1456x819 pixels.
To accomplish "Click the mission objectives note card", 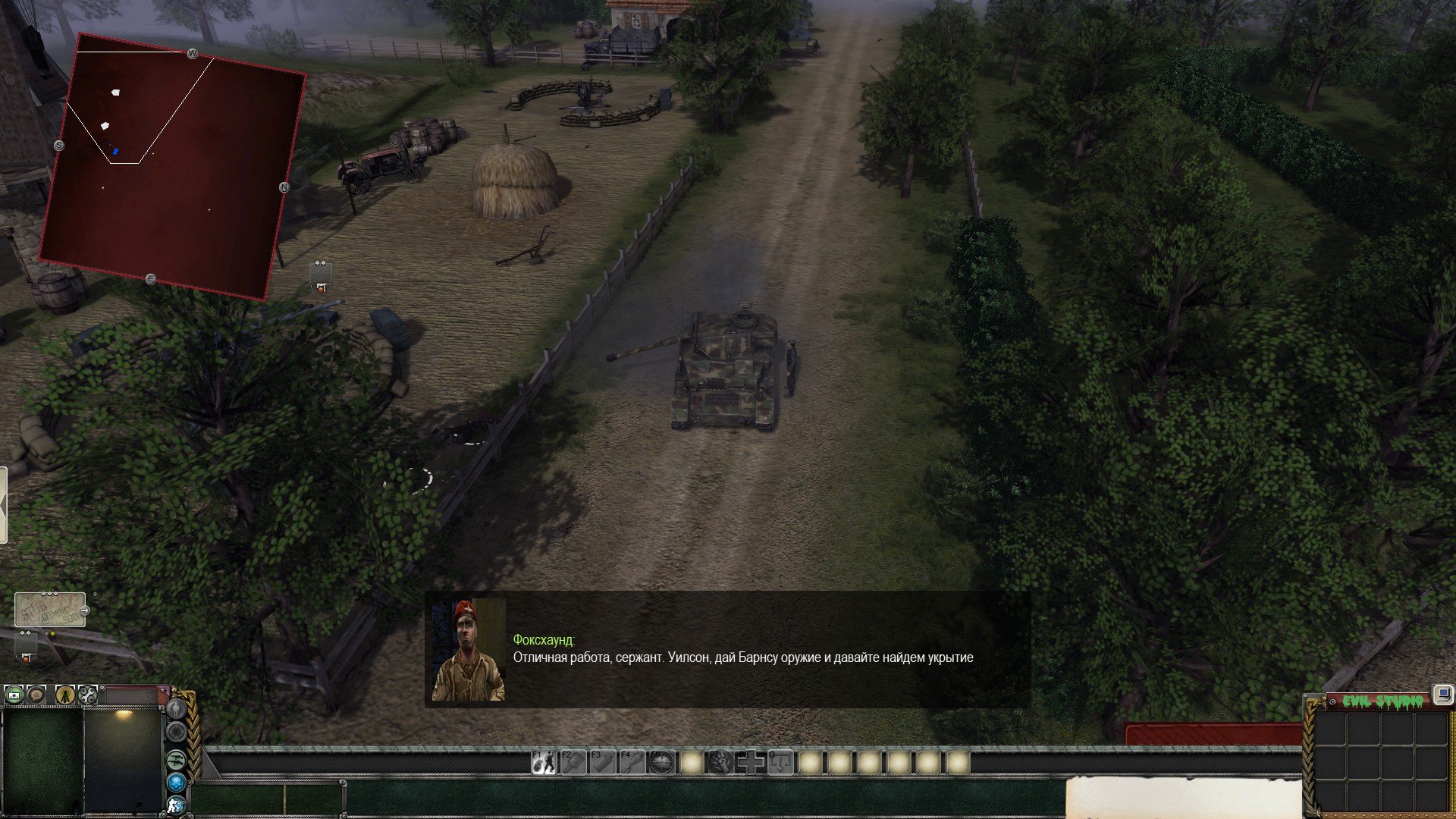I will (49, 610).
